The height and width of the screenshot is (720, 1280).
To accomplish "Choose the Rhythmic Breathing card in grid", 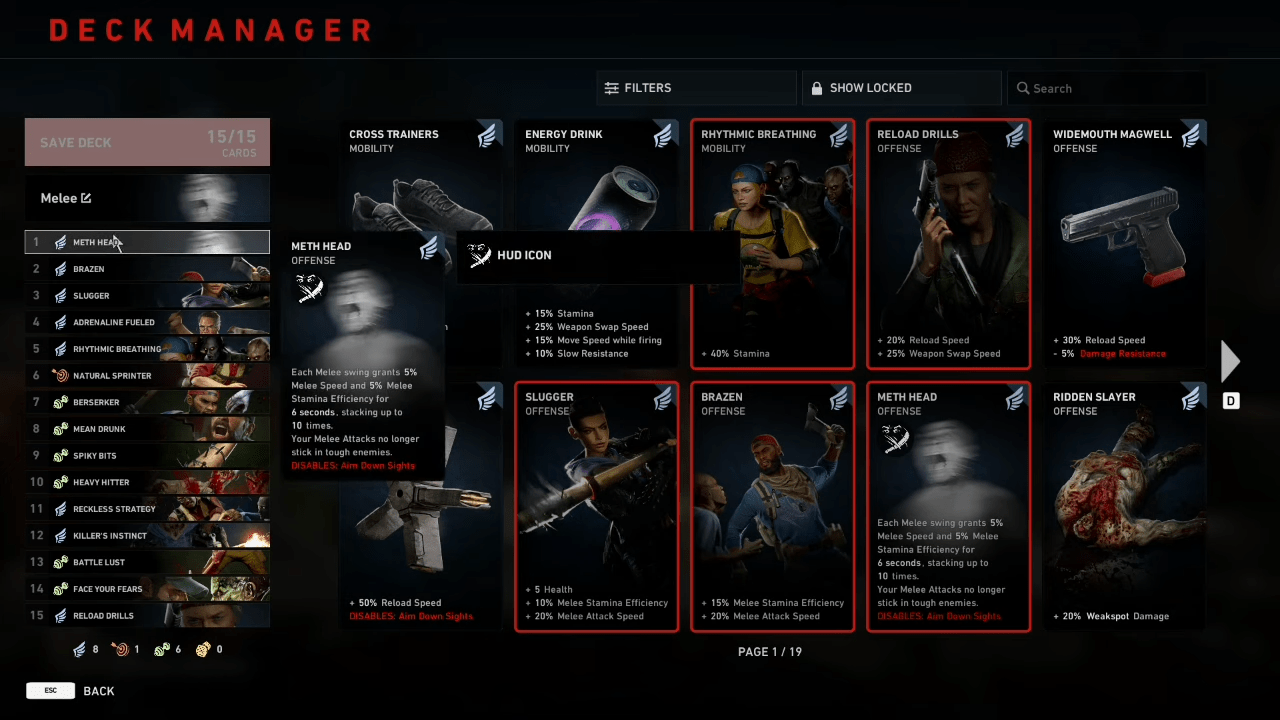I will pyautogui.click(x=772, y=244).
